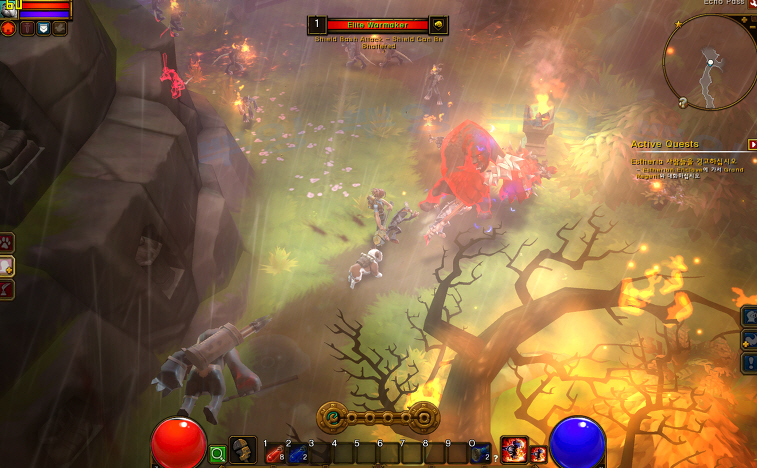Click the red hourglass button on left edge
Image resolution: width=757 pixels, height=468 pixels.
(6, 289)
